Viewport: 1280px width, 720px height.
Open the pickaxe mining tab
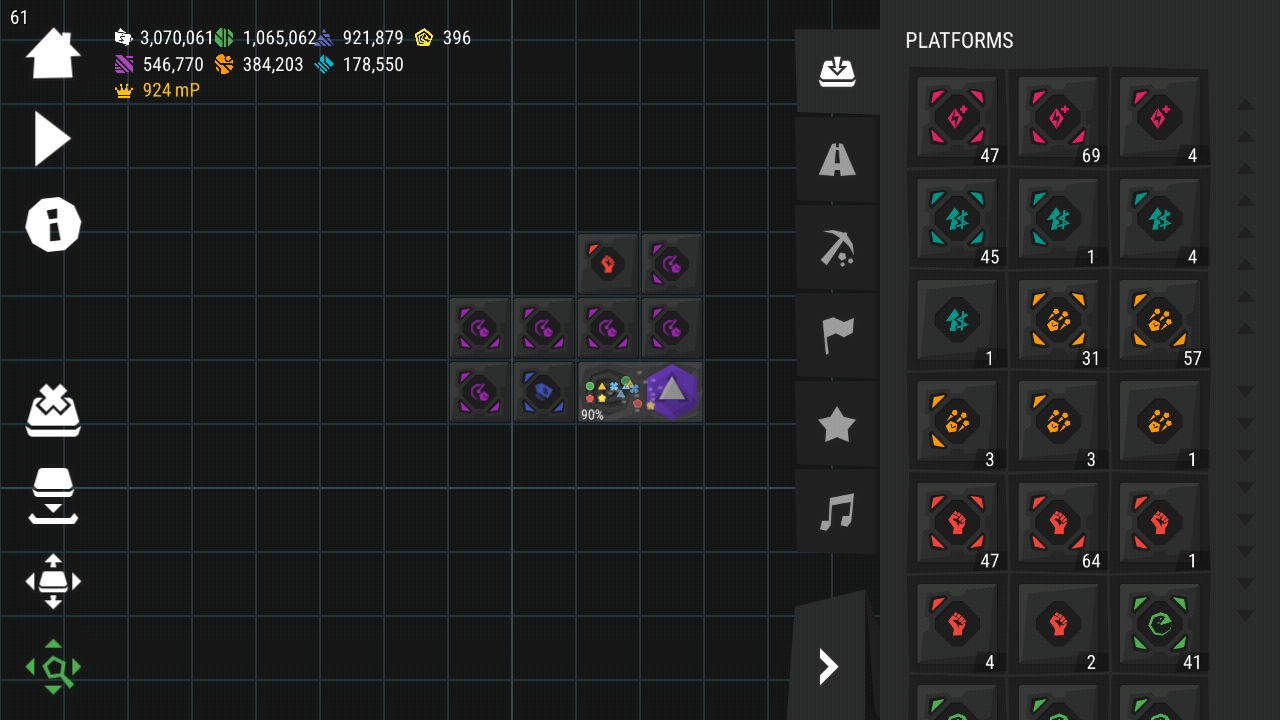[x=837, y=248]
